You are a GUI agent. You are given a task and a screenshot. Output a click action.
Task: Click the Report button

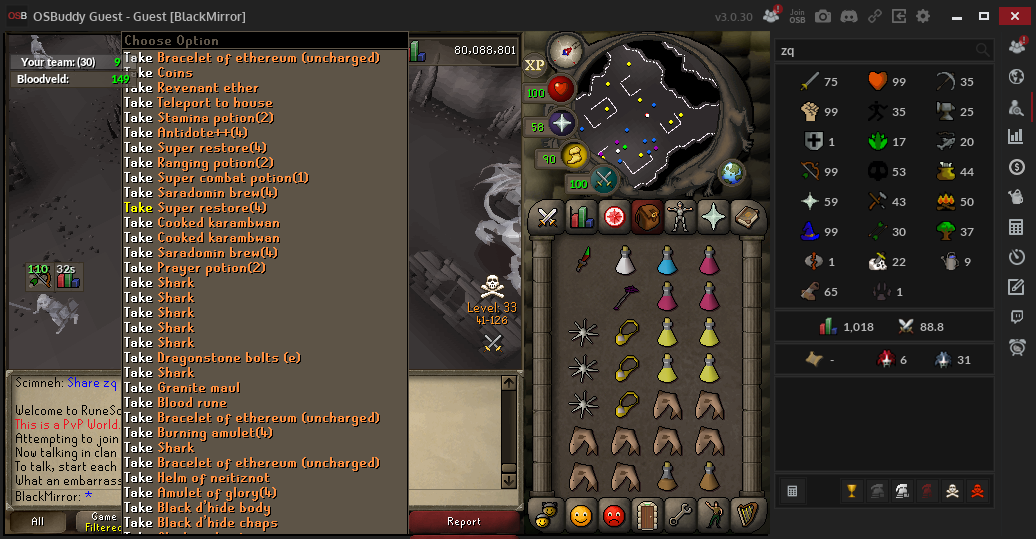pos(464,521)
